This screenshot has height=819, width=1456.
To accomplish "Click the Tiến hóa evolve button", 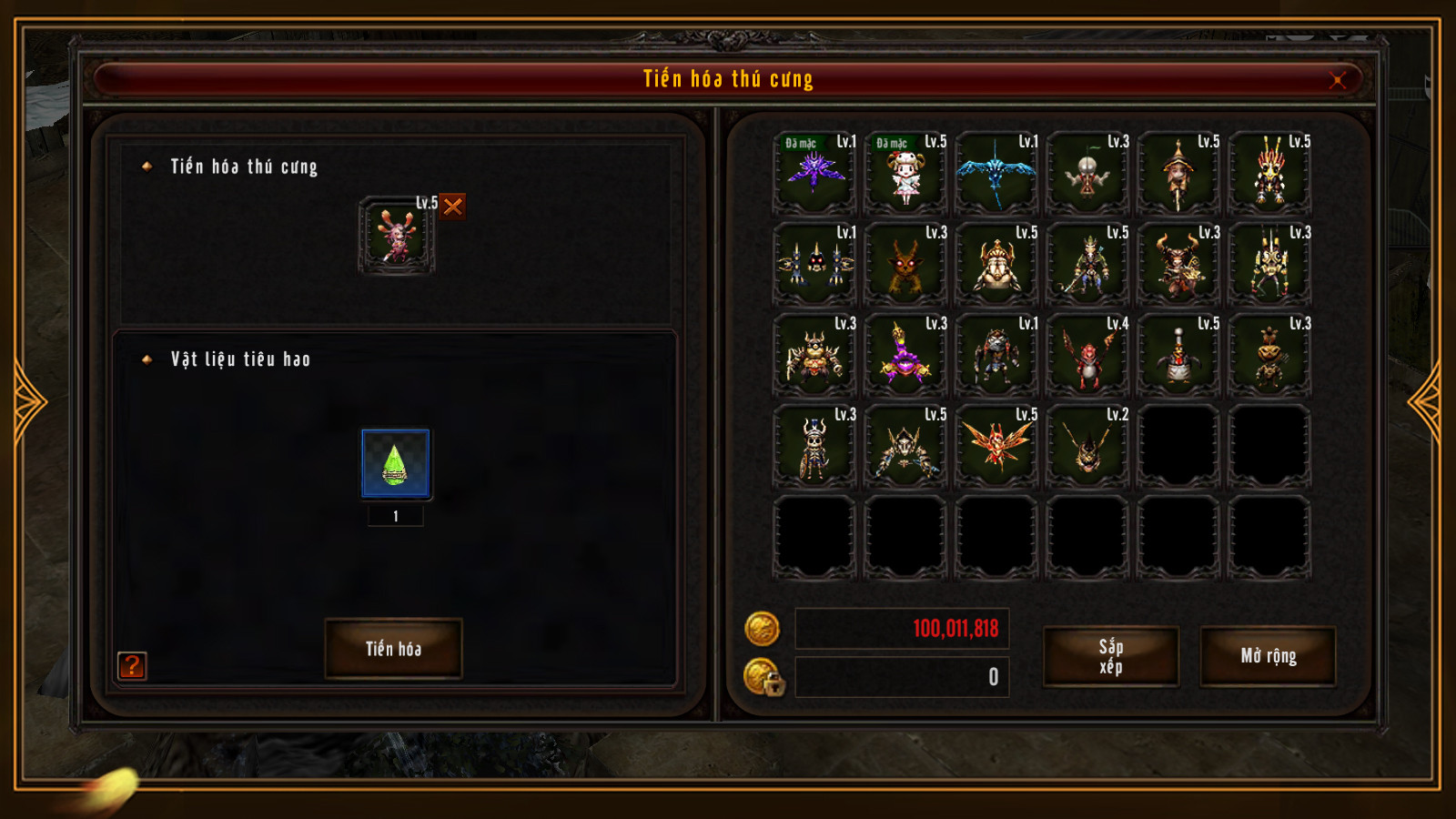I will [393, 649].
